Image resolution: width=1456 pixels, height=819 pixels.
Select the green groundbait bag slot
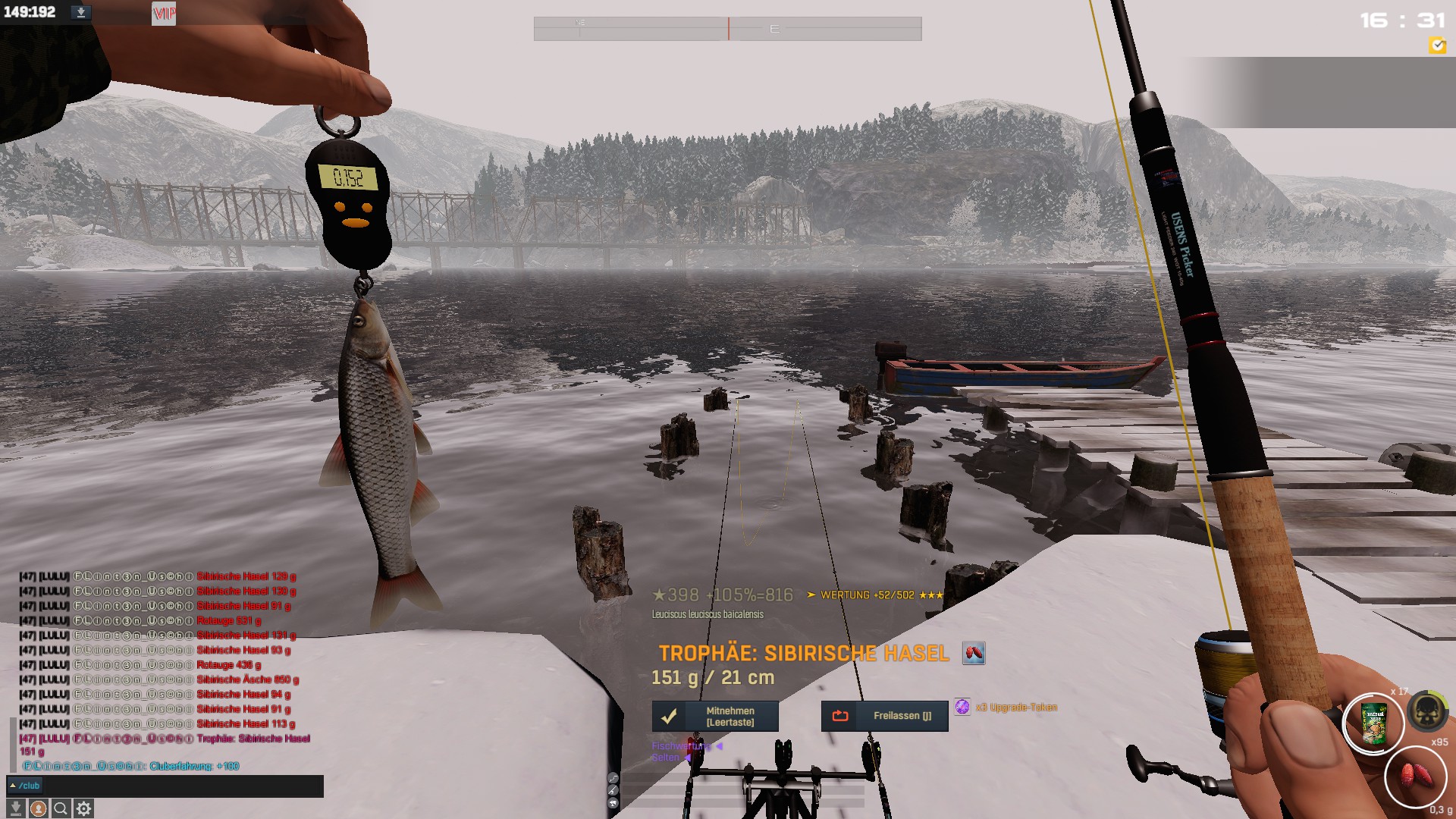coord(1373,723)
